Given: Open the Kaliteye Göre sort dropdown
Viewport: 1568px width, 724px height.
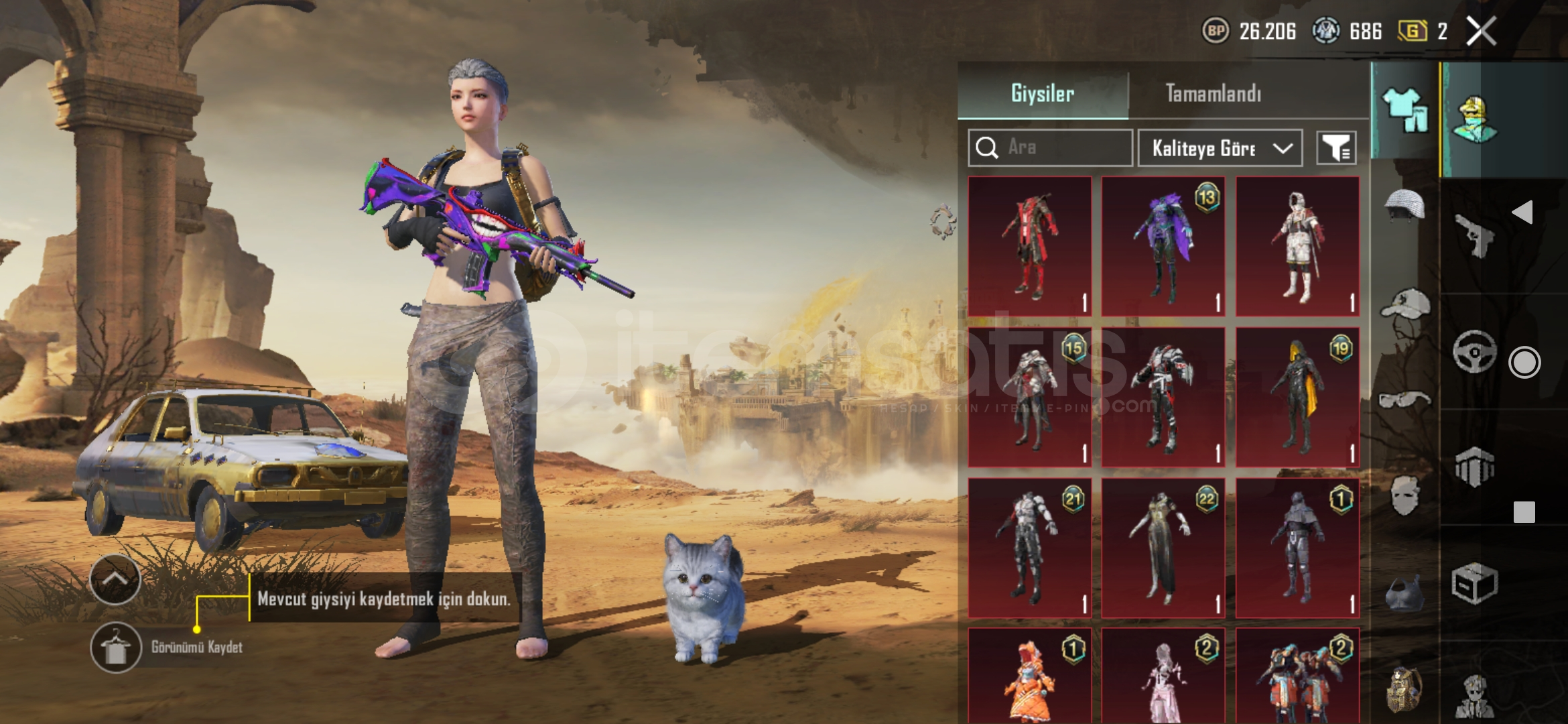Looking at the screenshot, I should (x=1220, y=148).
